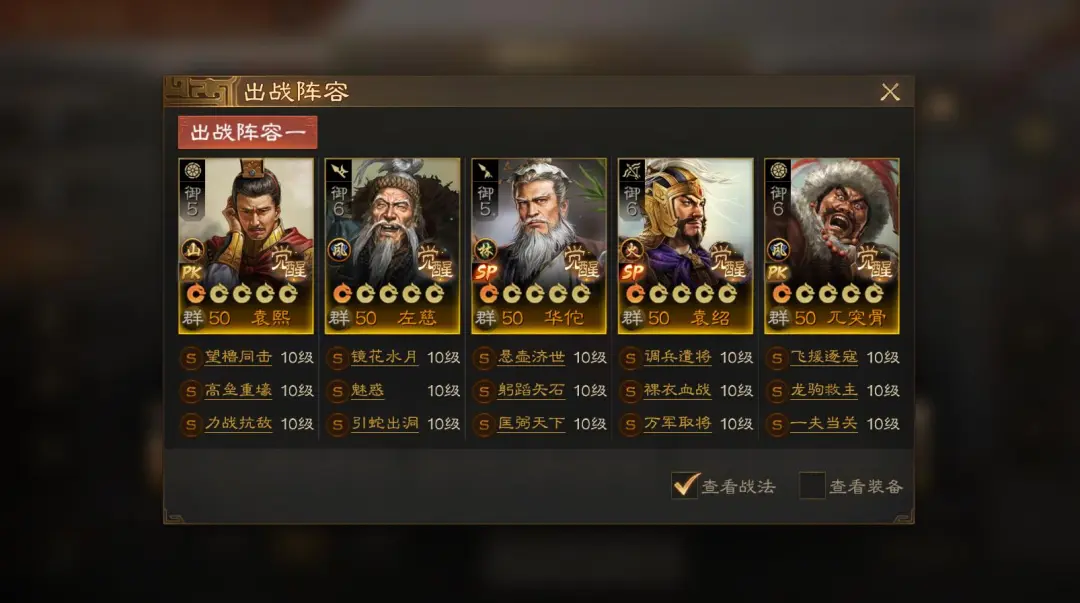Enable the 查看装备 checkbox
The width and height of the screenshot is (1080, 603).
pyautogui.click(x=812, y=486)
